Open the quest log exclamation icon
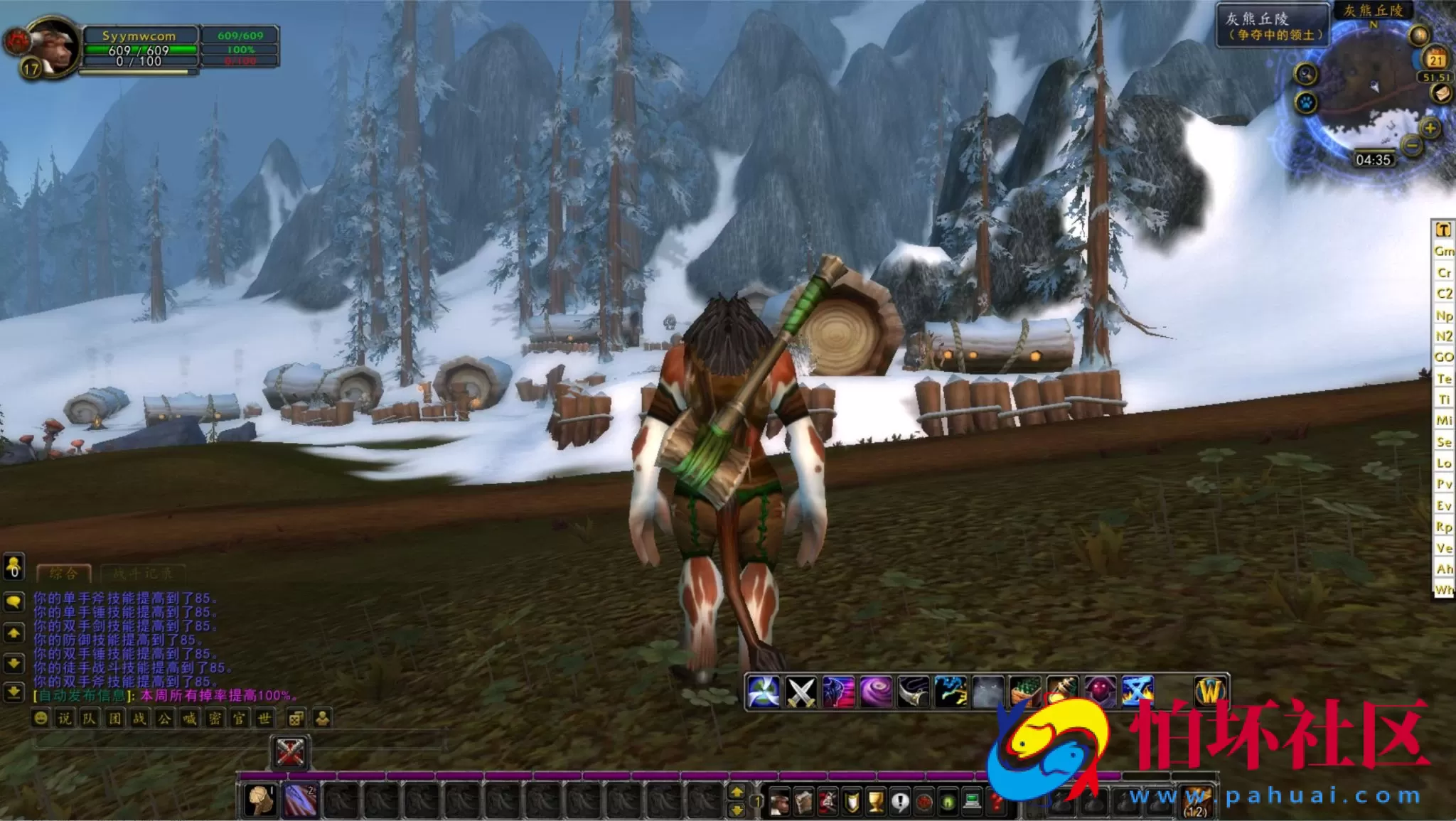The width and height of the screenshot is (1456, 821). [900, 800]
